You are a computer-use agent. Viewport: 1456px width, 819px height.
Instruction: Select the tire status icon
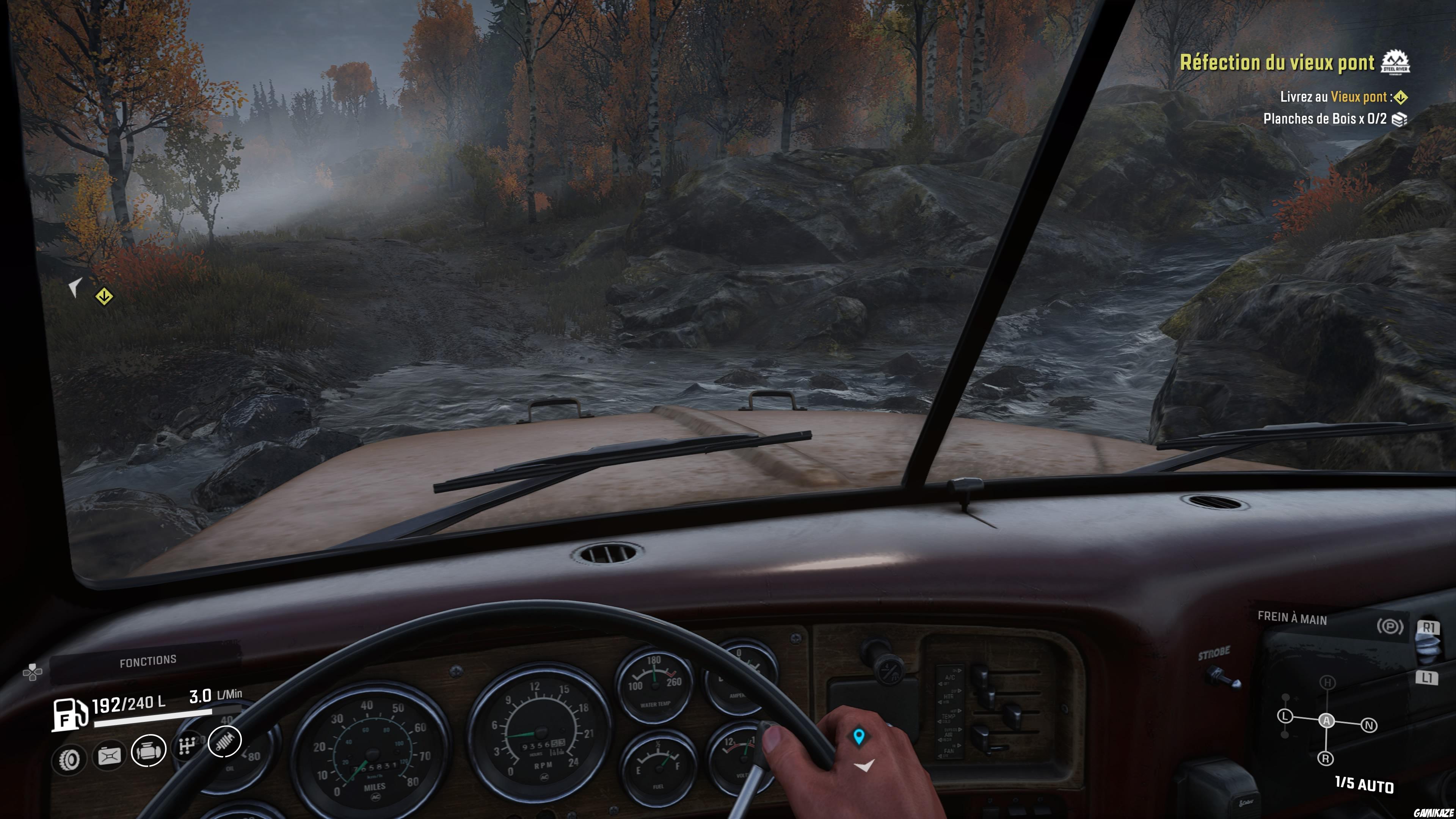69,759
